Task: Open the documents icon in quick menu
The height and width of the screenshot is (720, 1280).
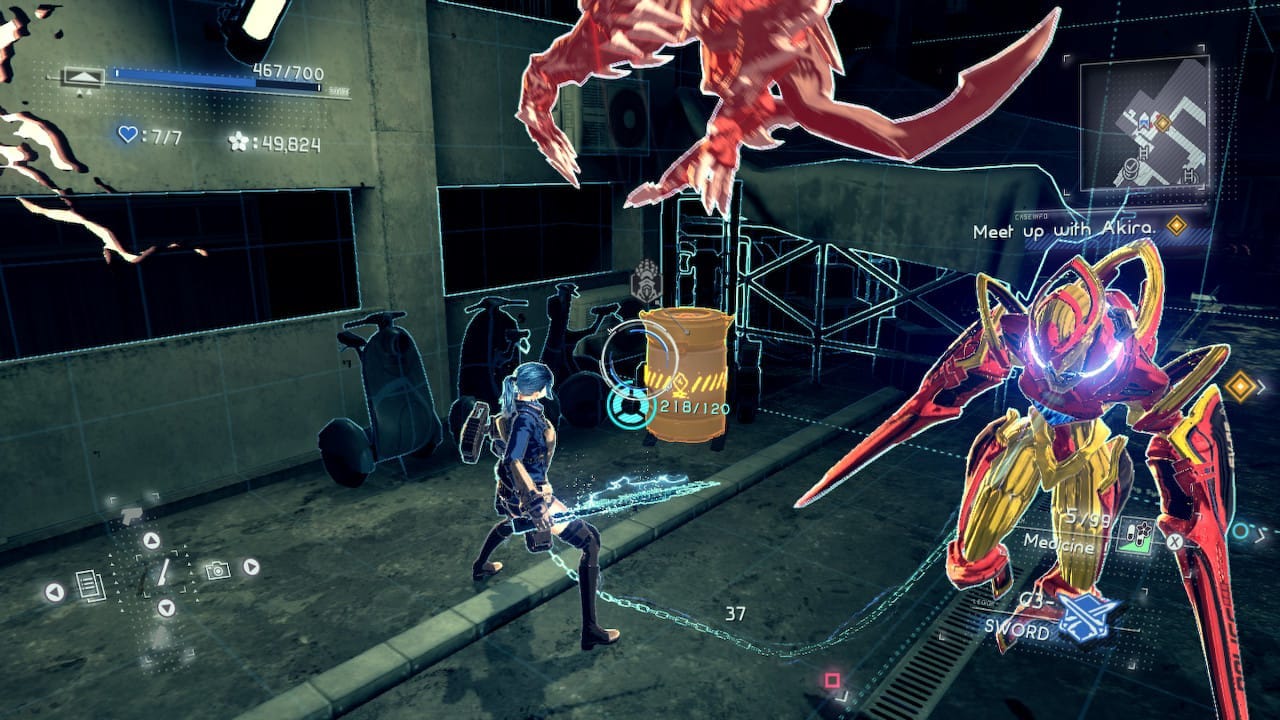Action: pyautogui.click(x=90, y=584)
